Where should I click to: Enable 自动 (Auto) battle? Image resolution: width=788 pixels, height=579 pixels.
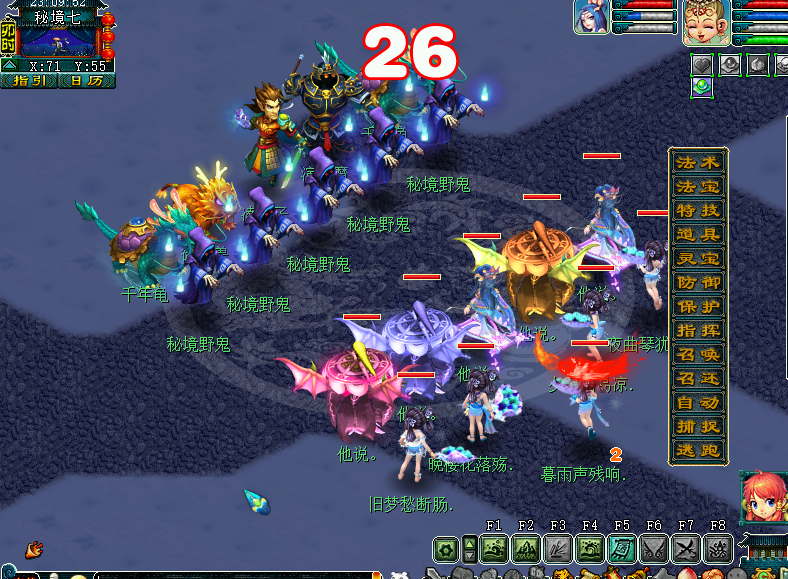[697, 402]
